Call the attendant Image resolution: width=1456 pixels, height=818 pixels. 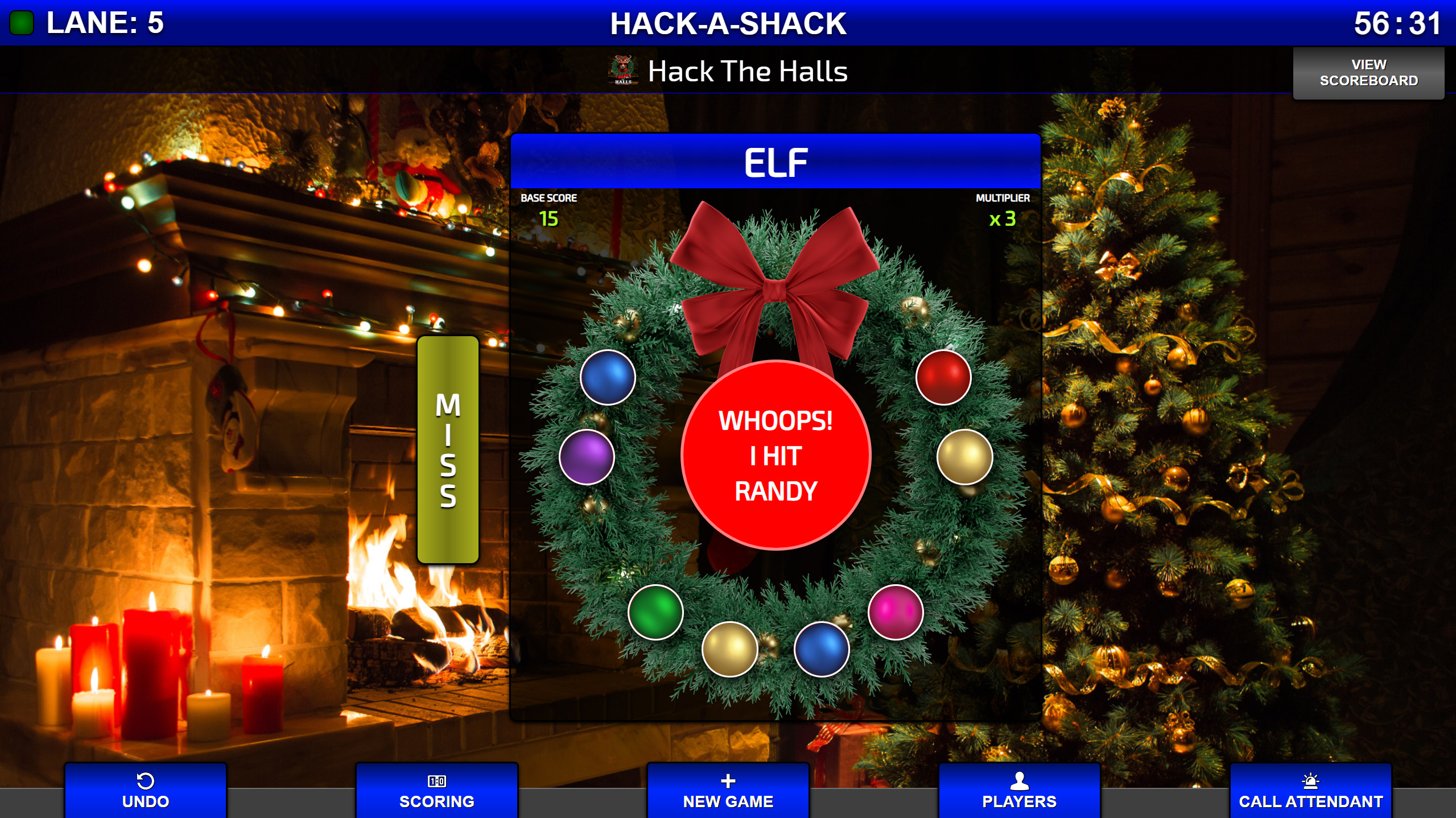[x=1310, y=791]
